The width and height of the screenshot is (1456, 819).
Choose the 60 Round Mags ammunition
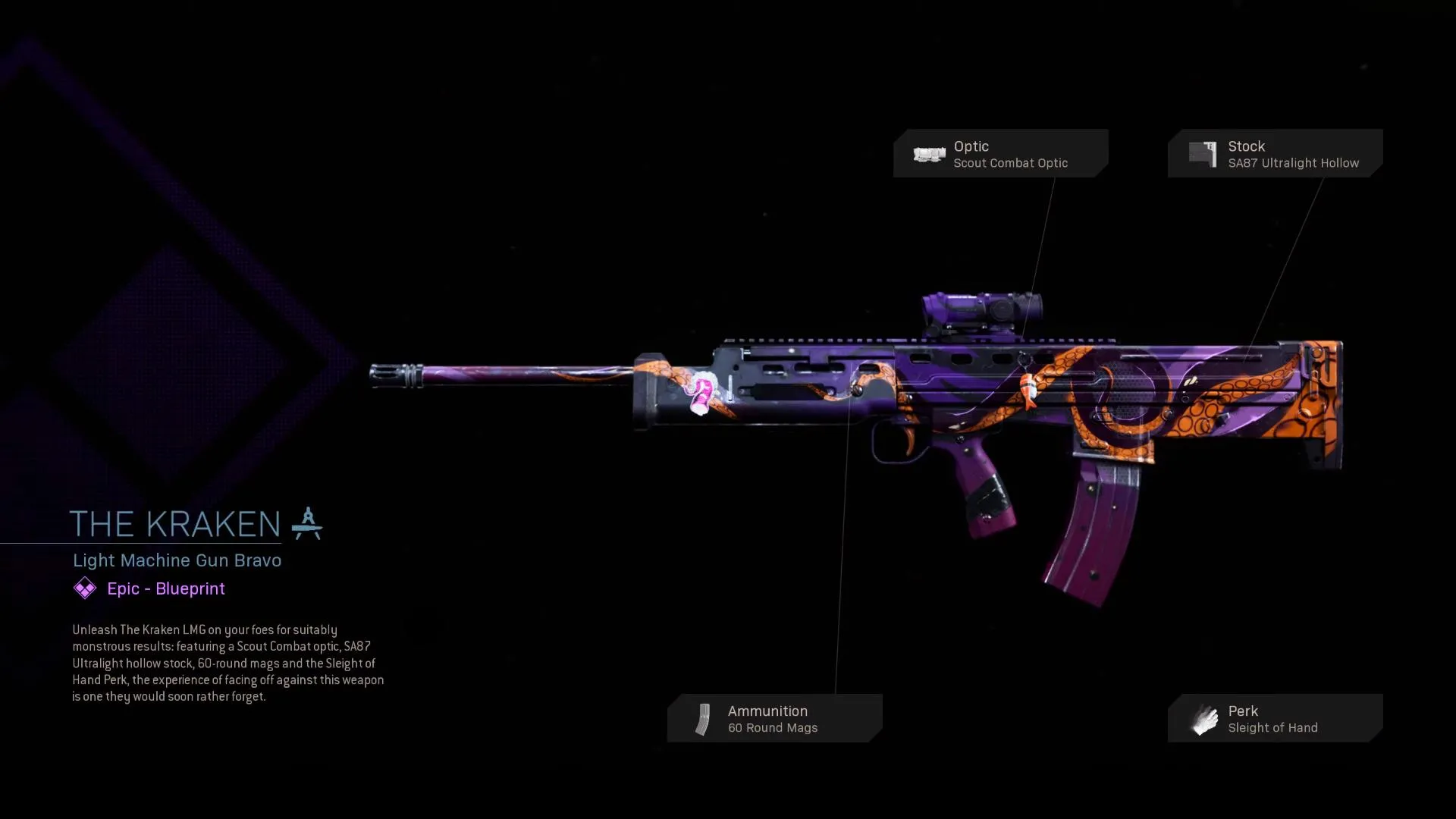tap(774, 718)
